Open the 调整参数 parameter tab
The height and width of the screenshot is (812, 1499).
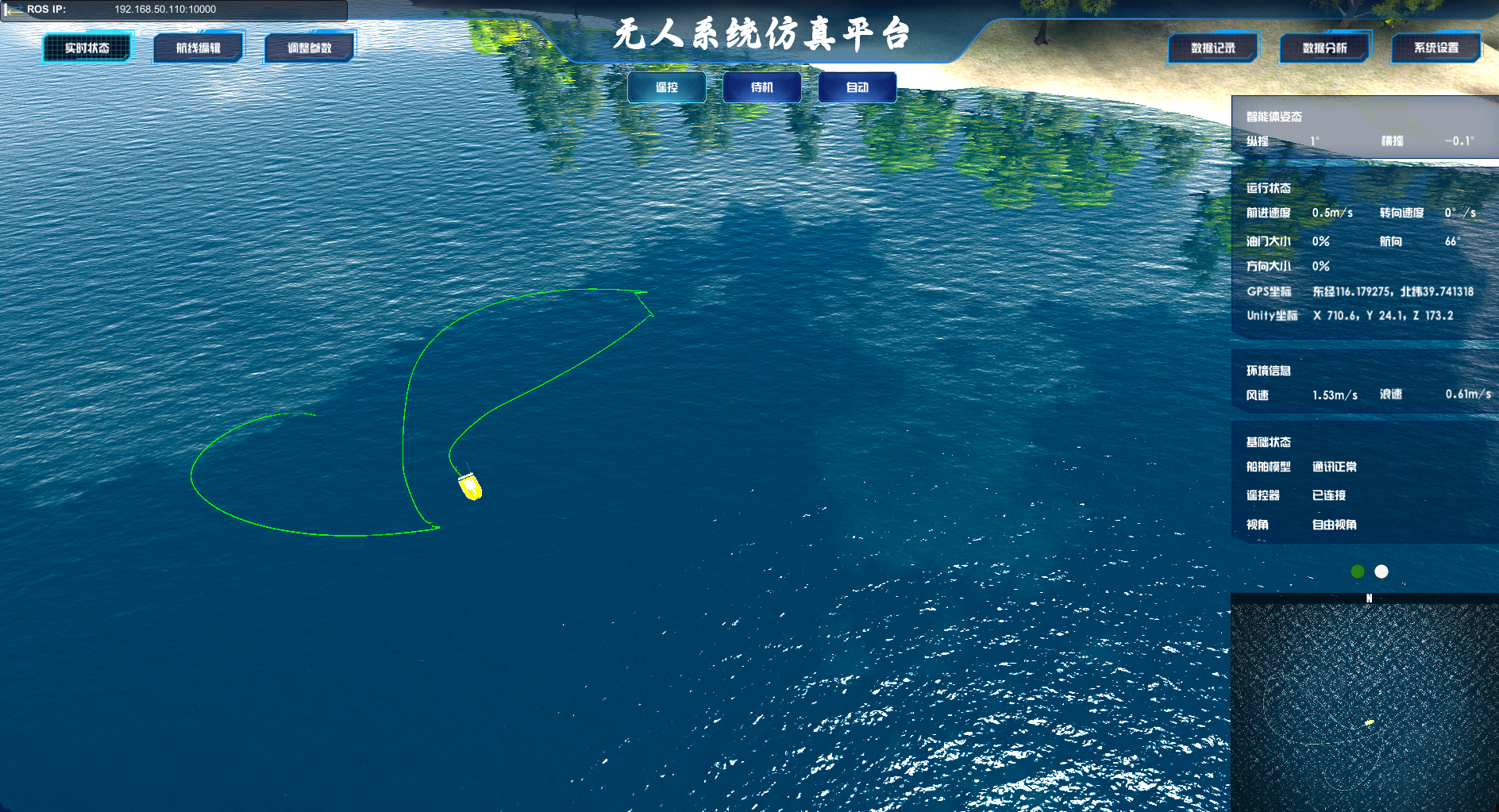pyautogui.click(x=309, y=47)
